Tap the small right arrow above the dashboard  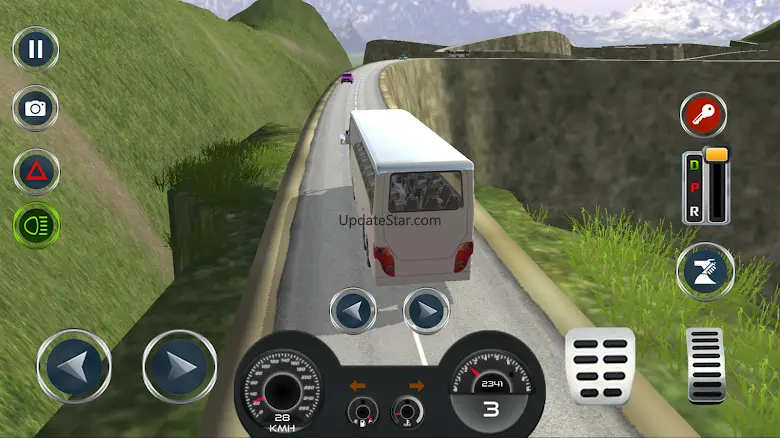click(x=426, y=310)
